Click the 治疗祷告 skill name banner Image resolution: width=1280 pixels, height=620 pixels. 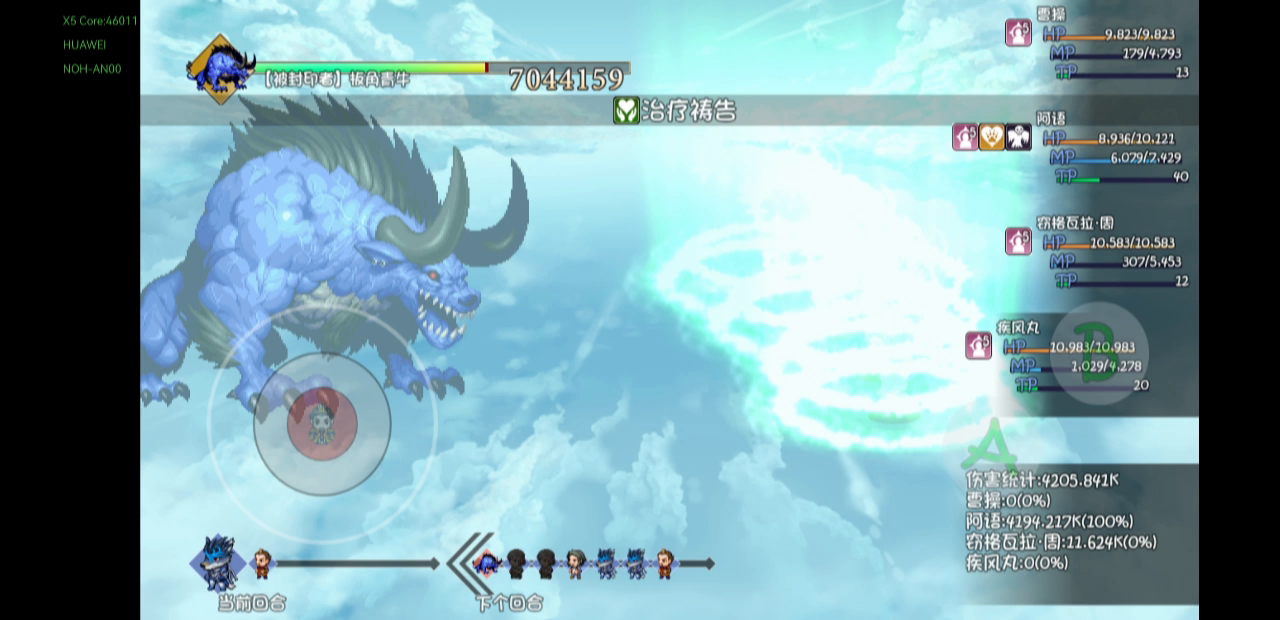(x=675, y=110)
